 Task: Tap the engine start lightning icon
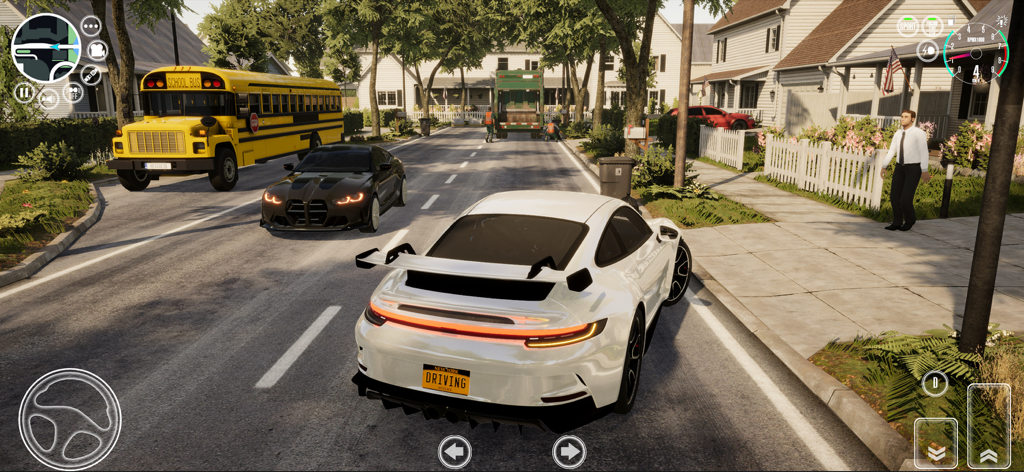click(927, 50)
